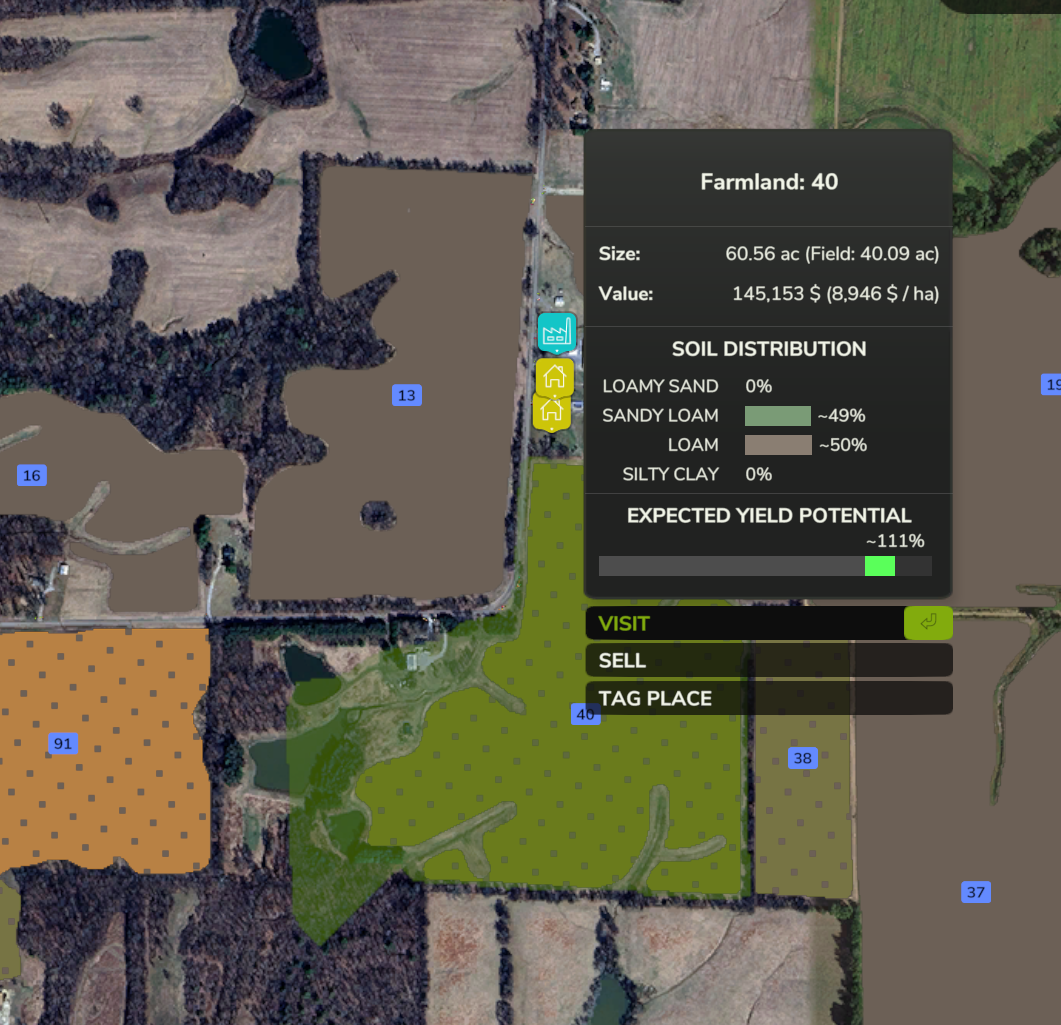1061x1025 pixels.
Task: Select the SELL entry
Action: [x=767, y=661]
